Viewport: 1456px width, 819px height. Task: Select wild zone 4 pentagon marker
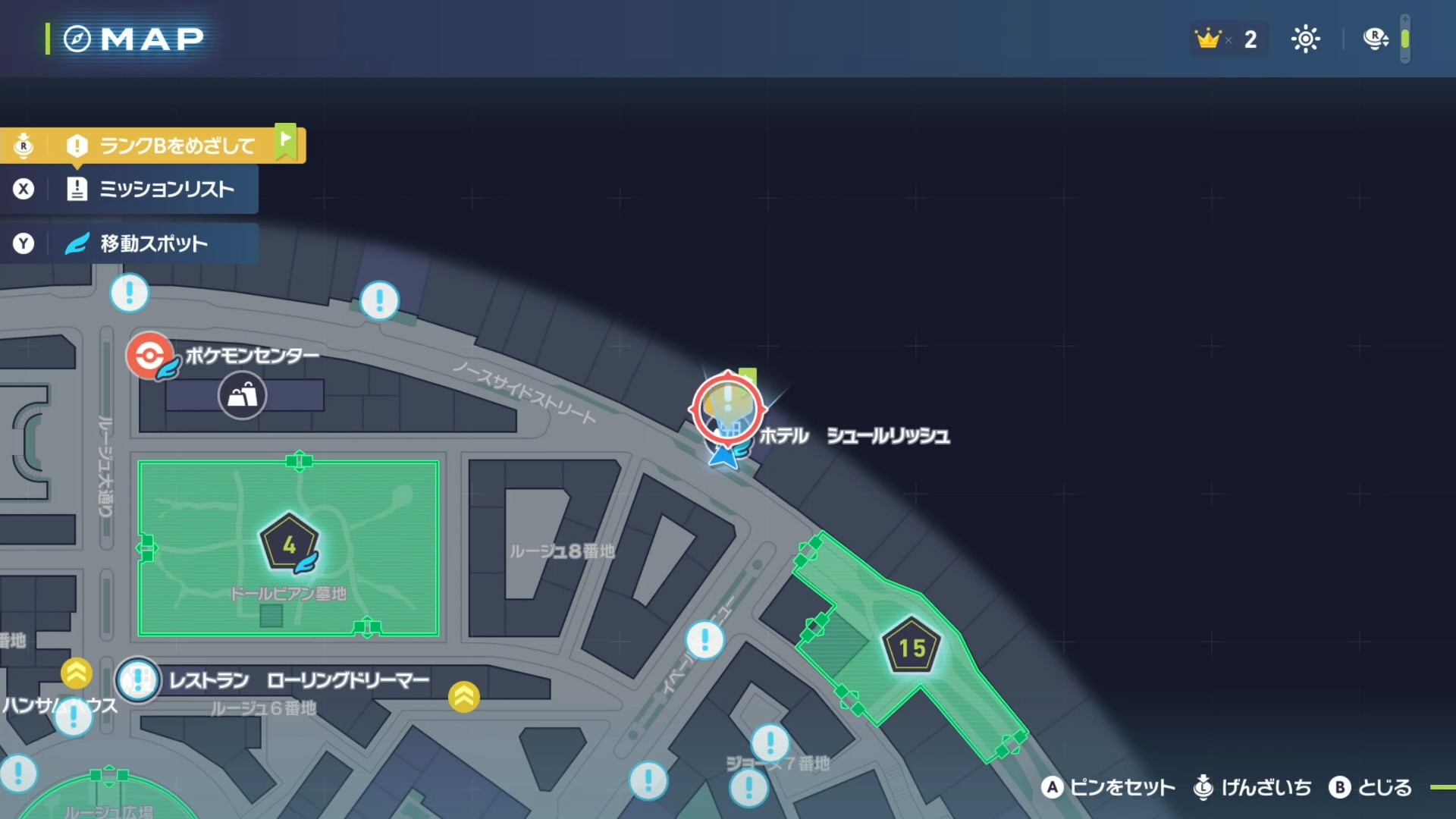(x=289, y=544)
